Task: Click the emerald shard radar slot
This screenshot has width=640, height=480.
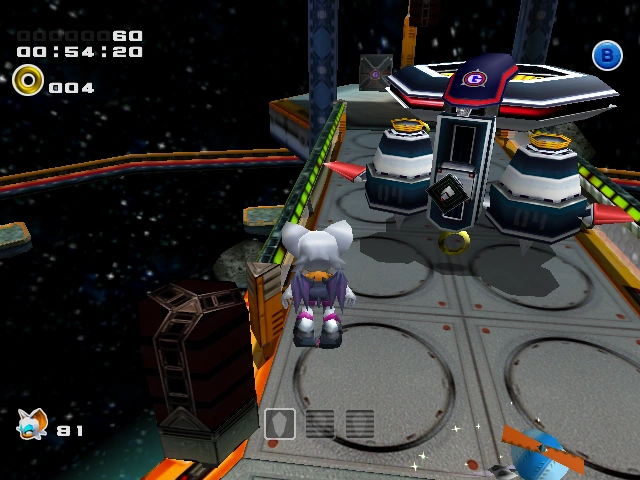Action: [x=281, y=423]
